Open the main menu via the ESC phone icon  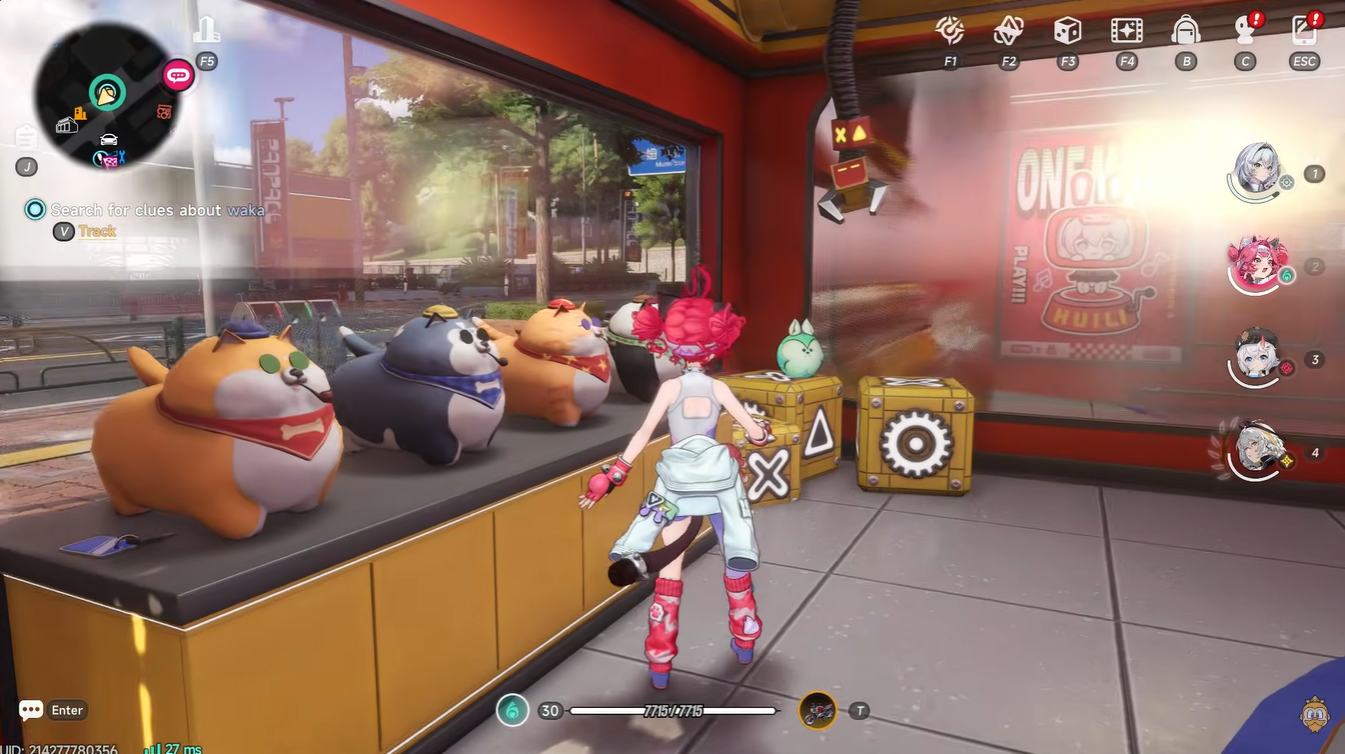(x=1303, y=31)
